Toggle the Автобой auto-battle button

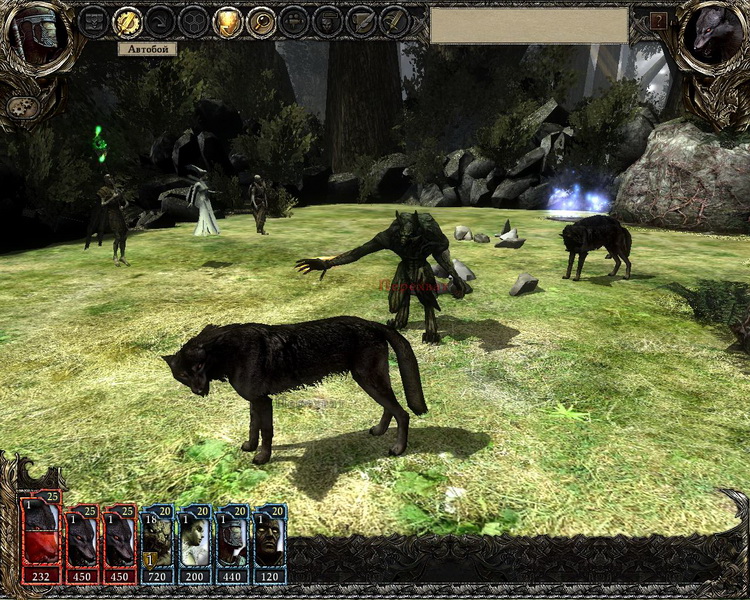coord(127,21)
